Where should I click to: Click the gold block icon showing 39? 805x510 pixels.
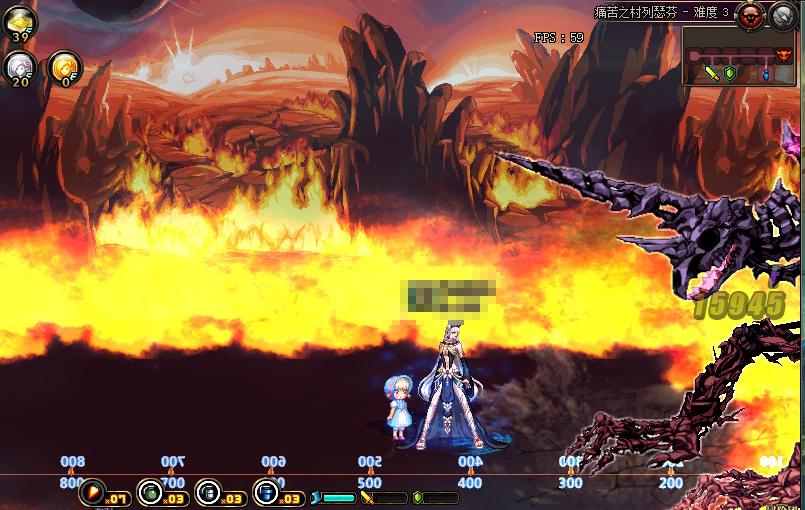19,22
